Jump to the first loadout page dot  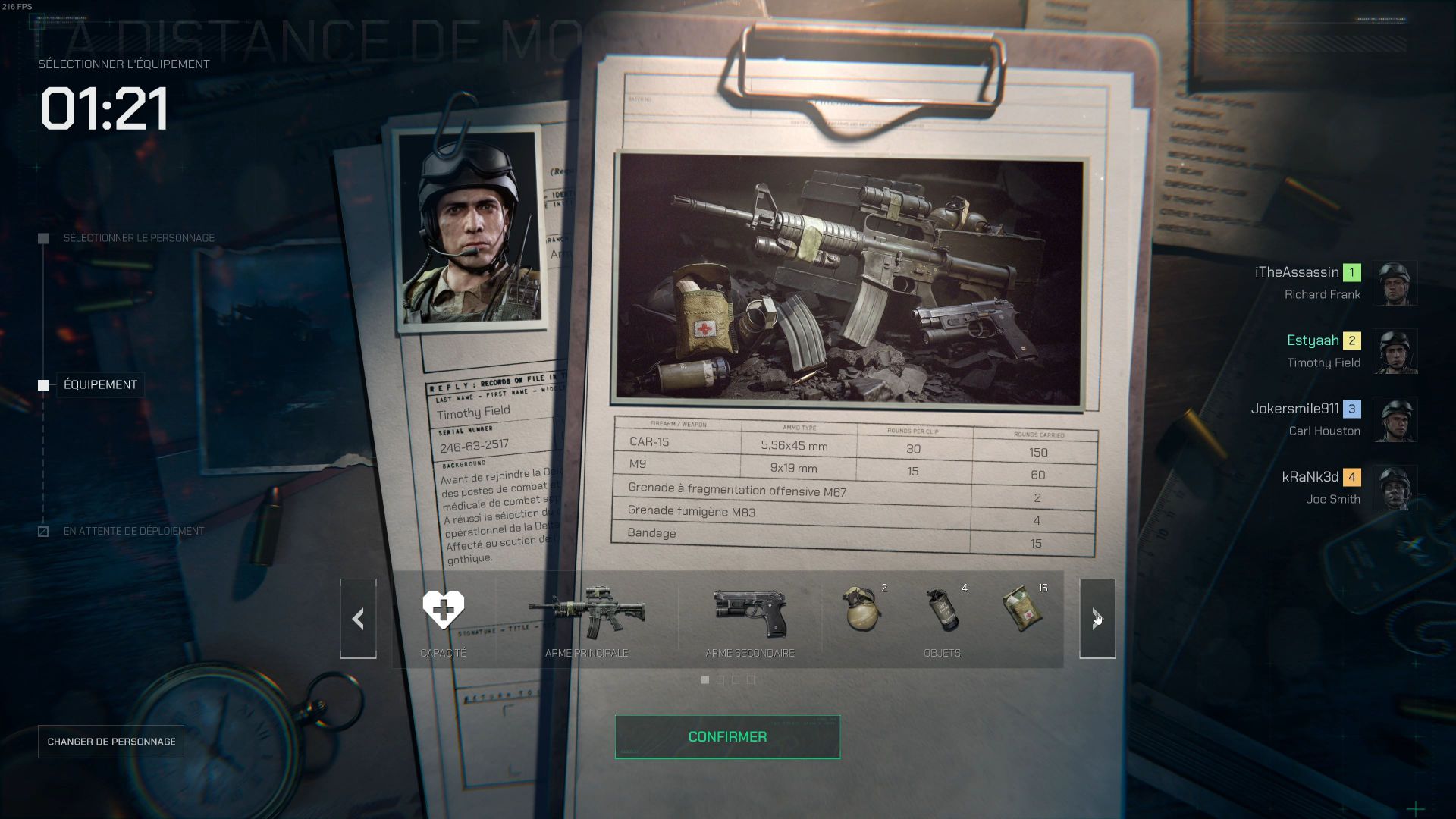tap(705, 680)
